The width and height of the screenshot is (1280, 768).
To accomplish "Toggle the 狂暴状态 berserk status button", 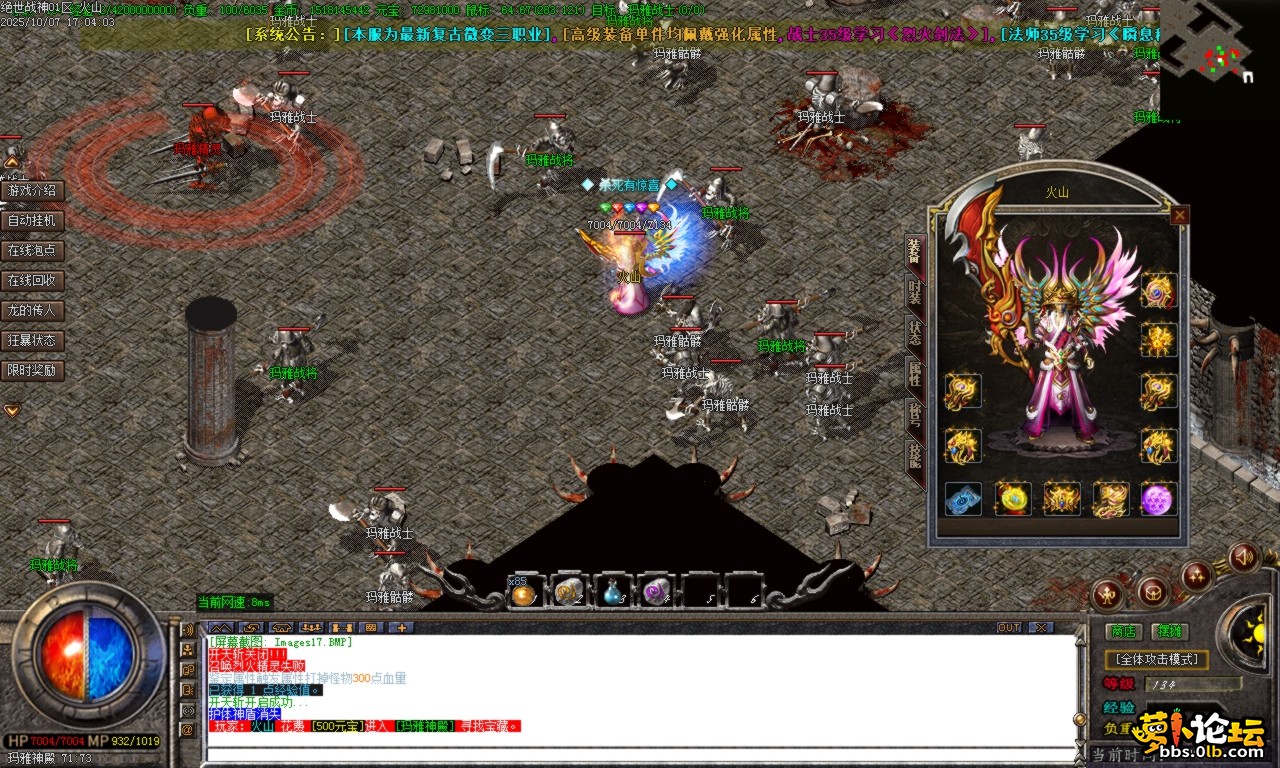I will point(33,341).
